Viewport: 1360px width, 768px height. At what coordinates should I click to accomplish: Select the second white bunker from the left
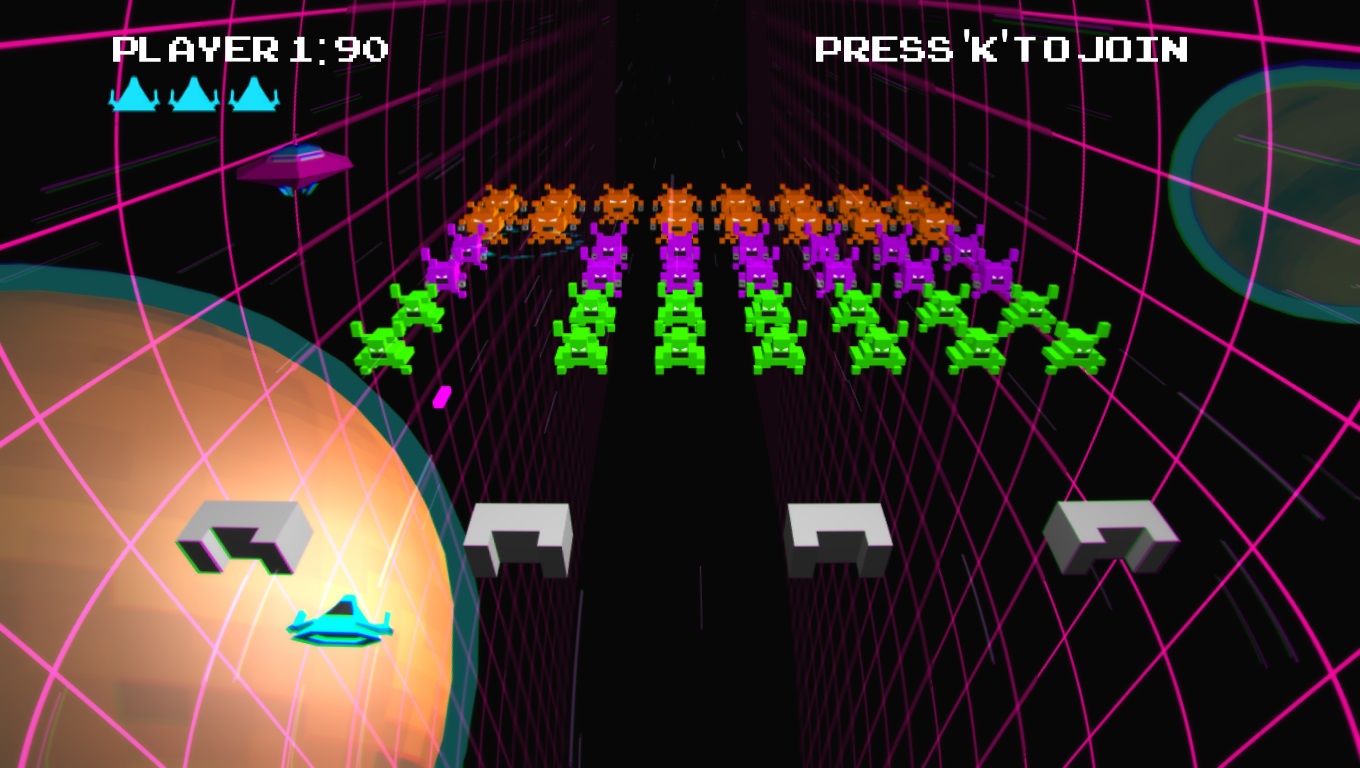point(518,540)
